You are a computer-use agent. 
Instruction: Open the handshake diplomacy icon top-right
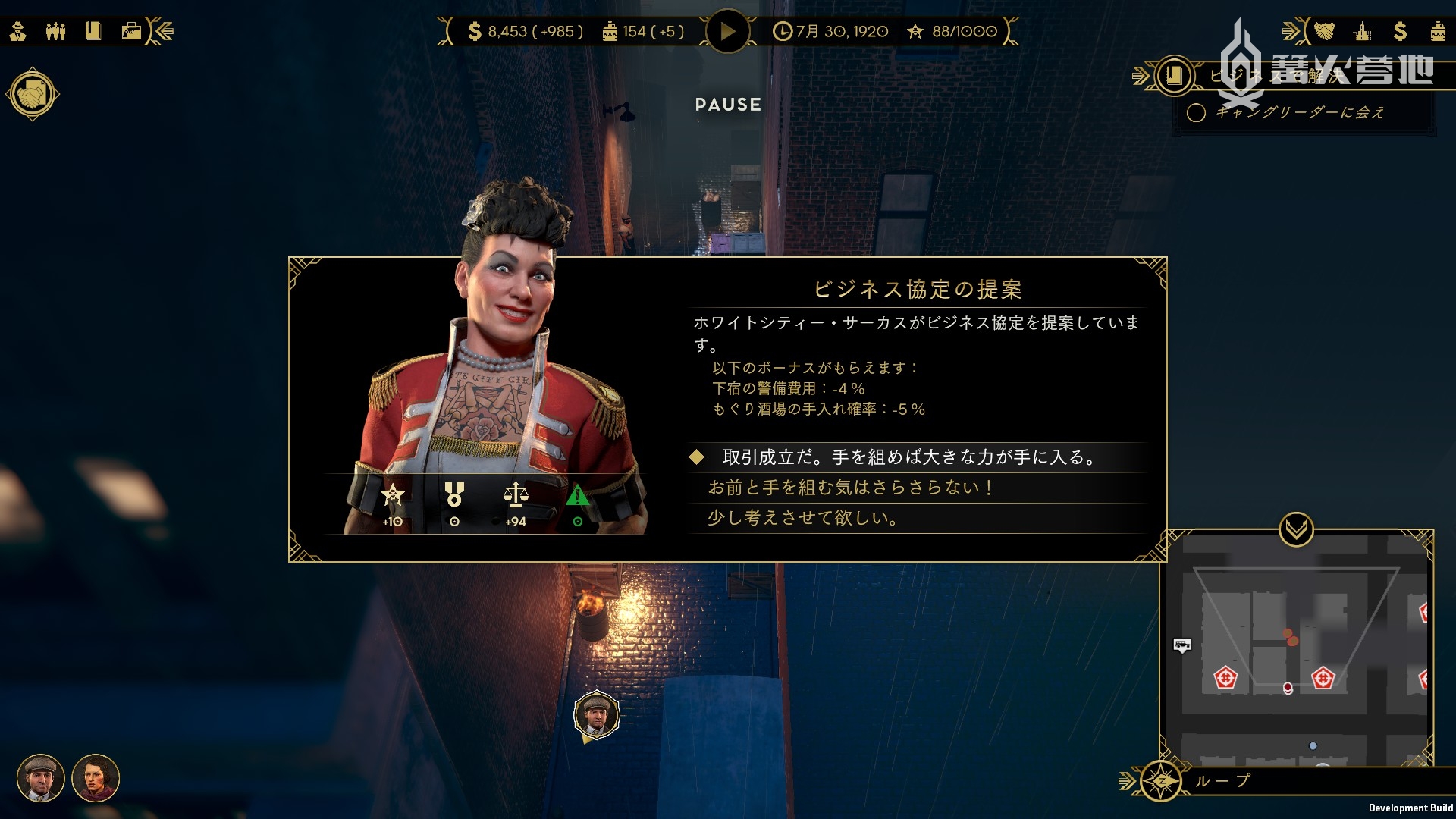coord(1324,31)
